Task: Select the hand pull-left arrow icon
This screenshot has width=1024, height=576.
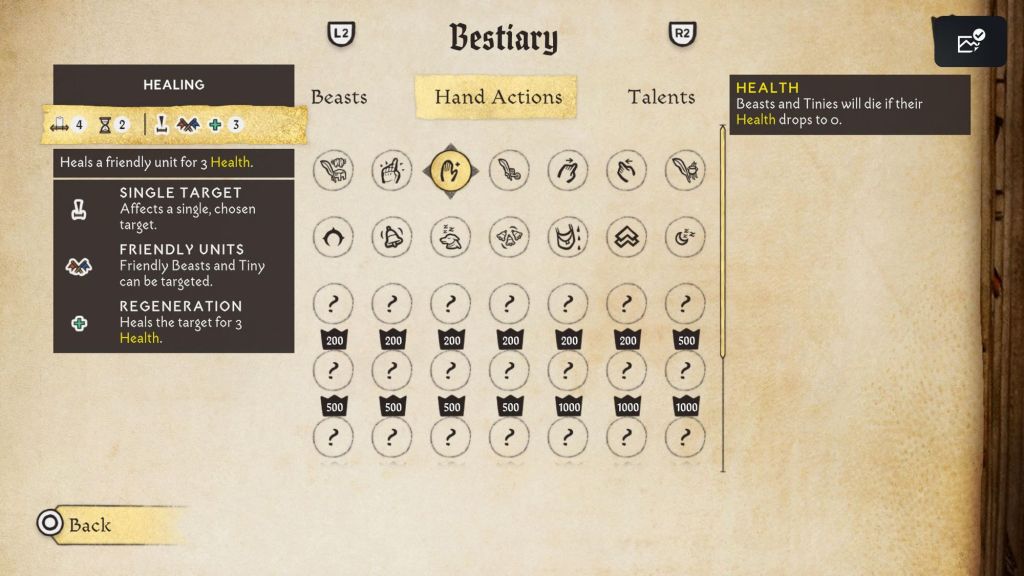Action: tap(626, 171)
